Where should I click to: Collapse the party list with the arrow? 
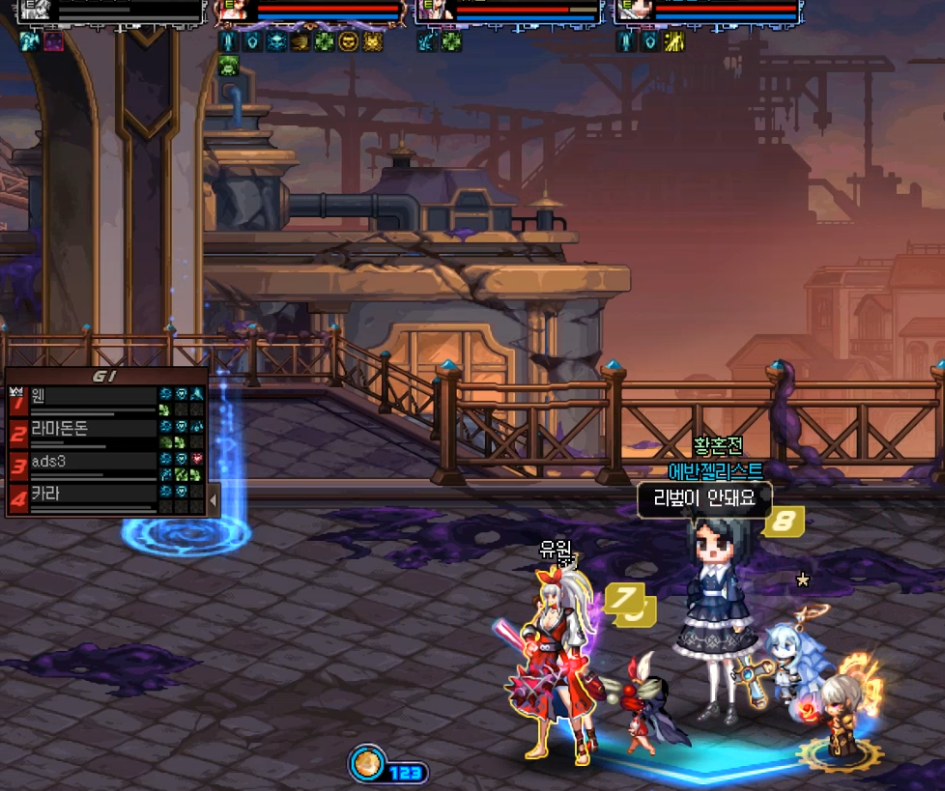pyautogui.click(x=212, y=498)
